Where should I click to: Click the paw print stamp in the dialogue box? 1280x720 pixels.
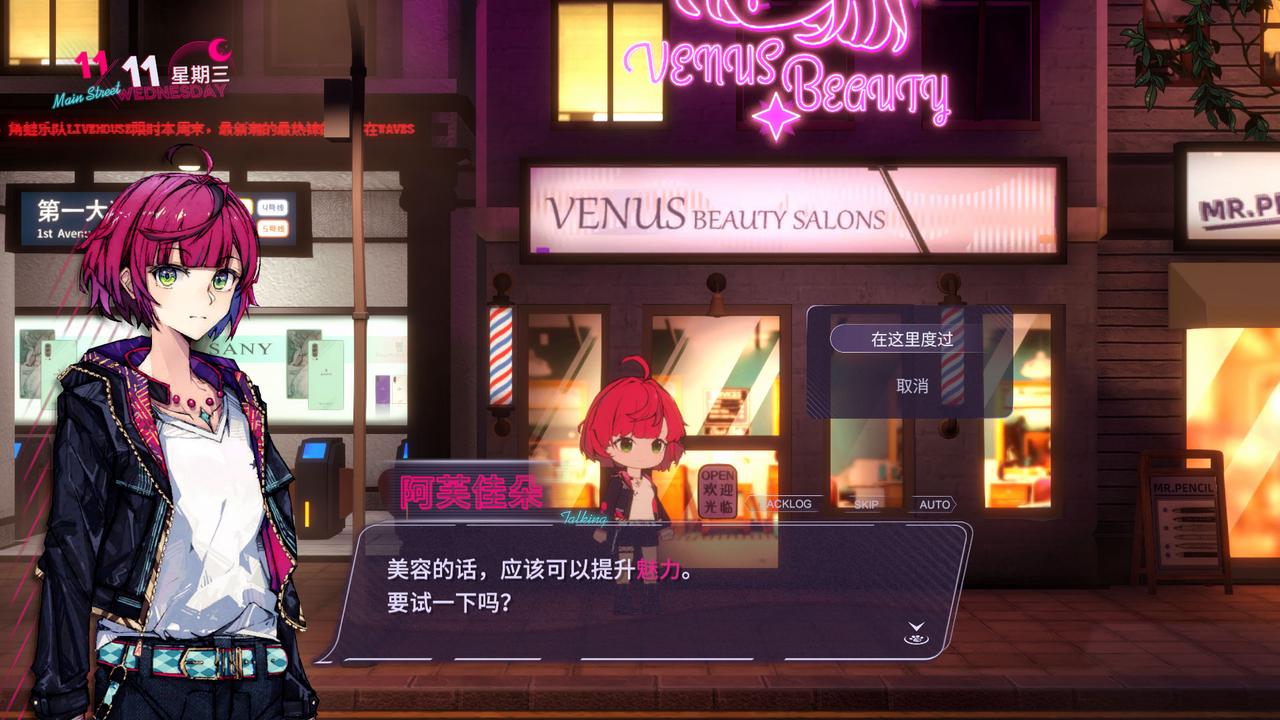click(915, 639)
